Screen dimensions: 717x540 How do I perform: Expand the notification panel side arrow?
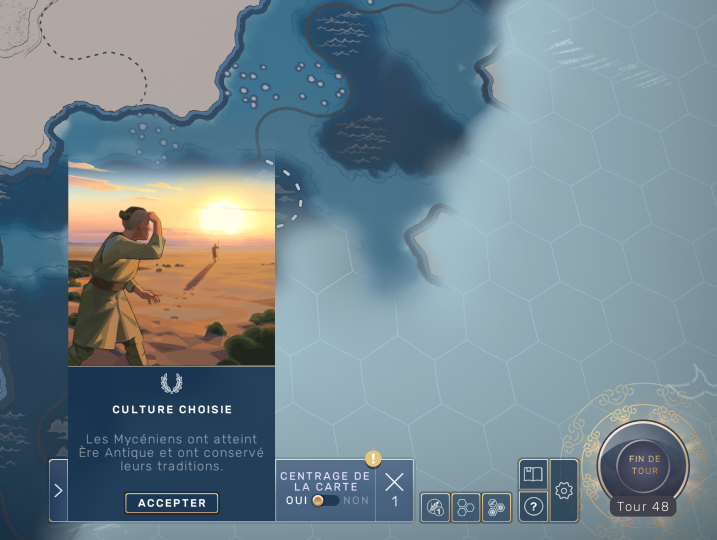pyautogui.click(x=58, y=490)
